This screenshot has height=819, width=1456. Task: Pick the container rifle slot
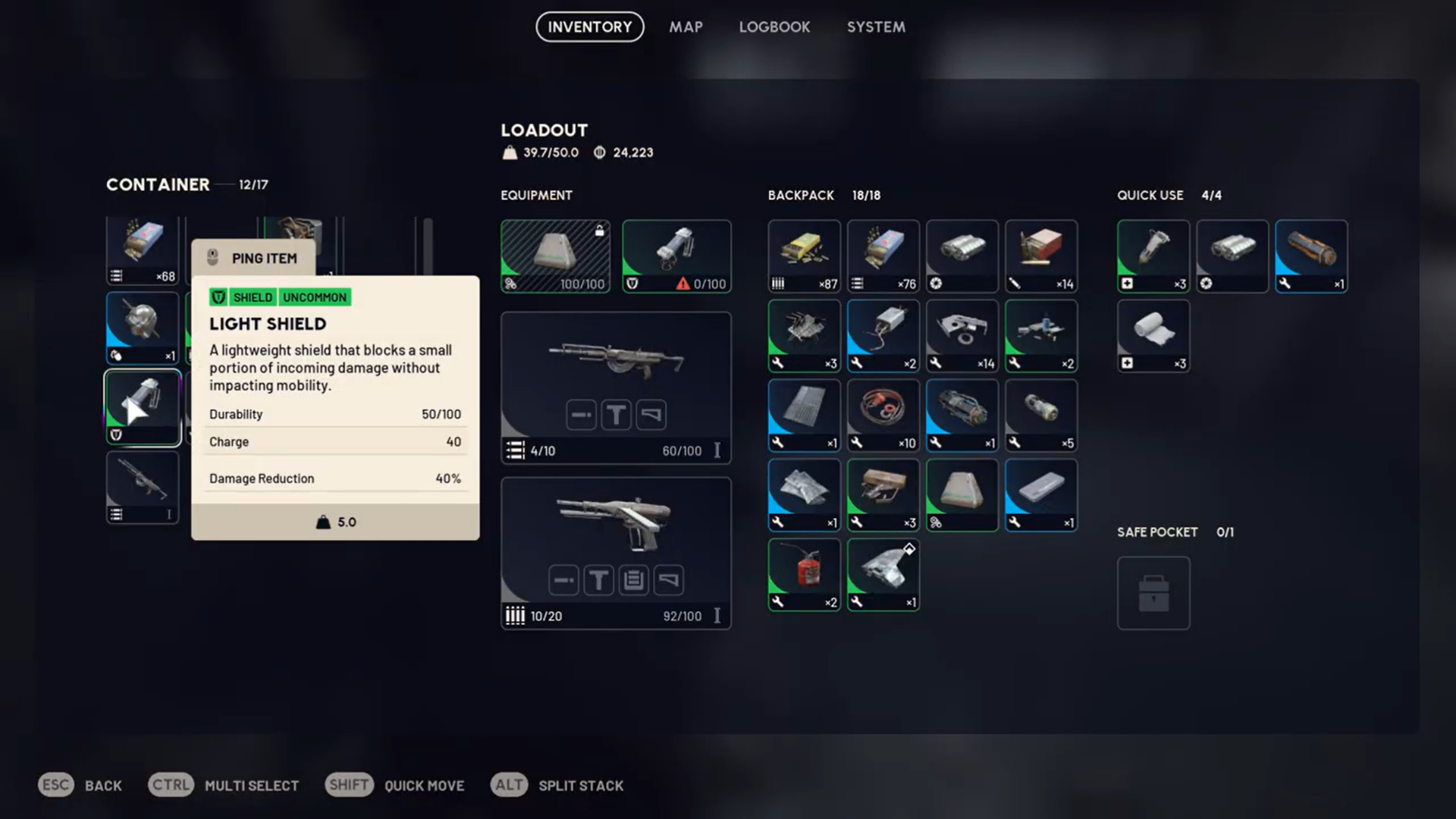click(x=143, y=487)
